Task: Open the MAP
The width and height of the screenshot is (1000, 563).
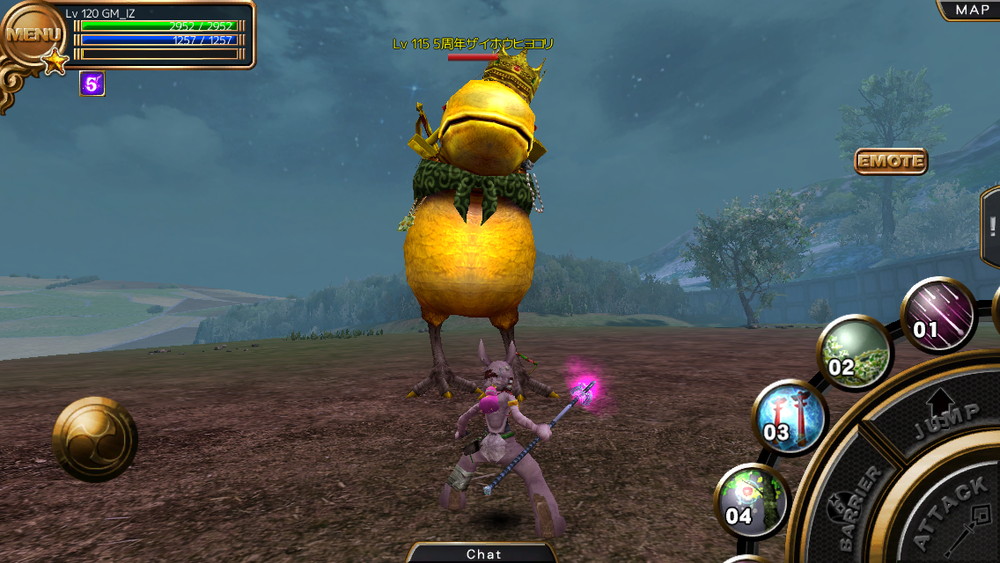Action: pos(971,10)
